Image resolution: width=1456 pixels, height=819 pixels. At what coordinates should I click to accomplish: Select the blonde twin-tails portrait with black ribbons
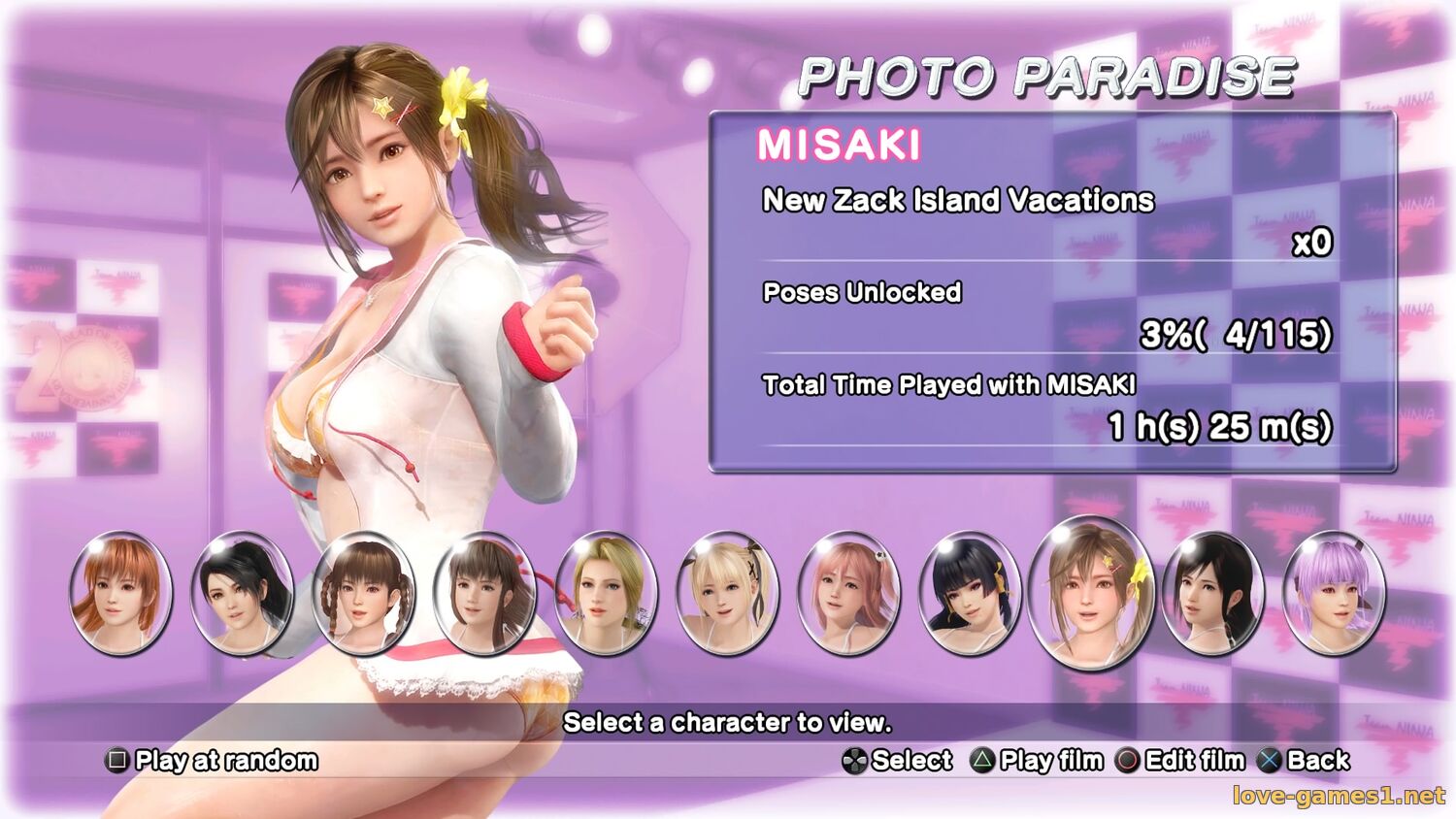(727, 593)
